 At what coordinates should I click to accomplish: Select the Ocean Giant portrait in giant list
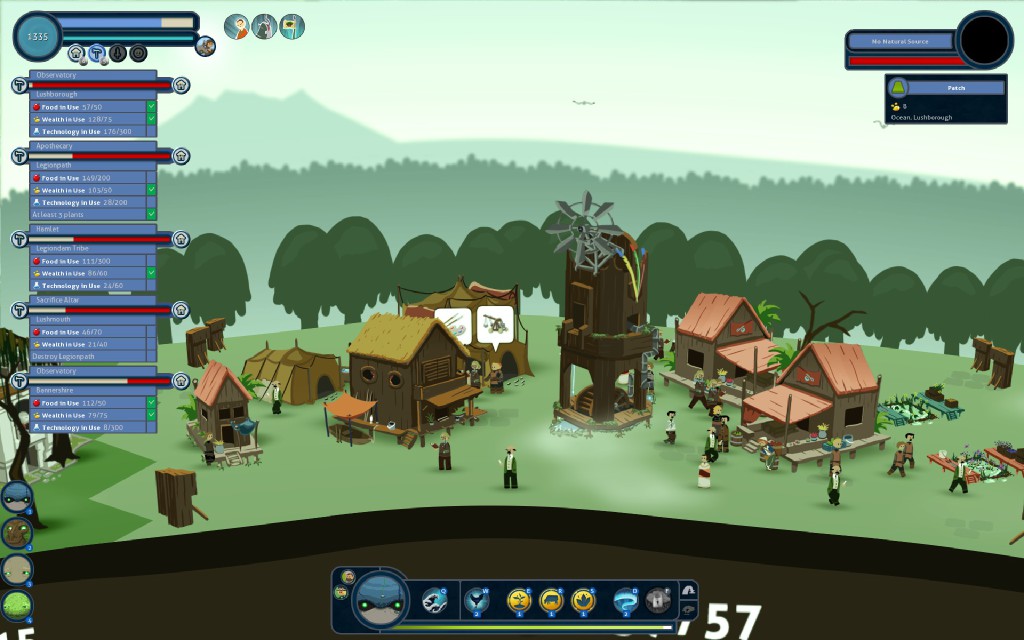click(x=16, y=497)
